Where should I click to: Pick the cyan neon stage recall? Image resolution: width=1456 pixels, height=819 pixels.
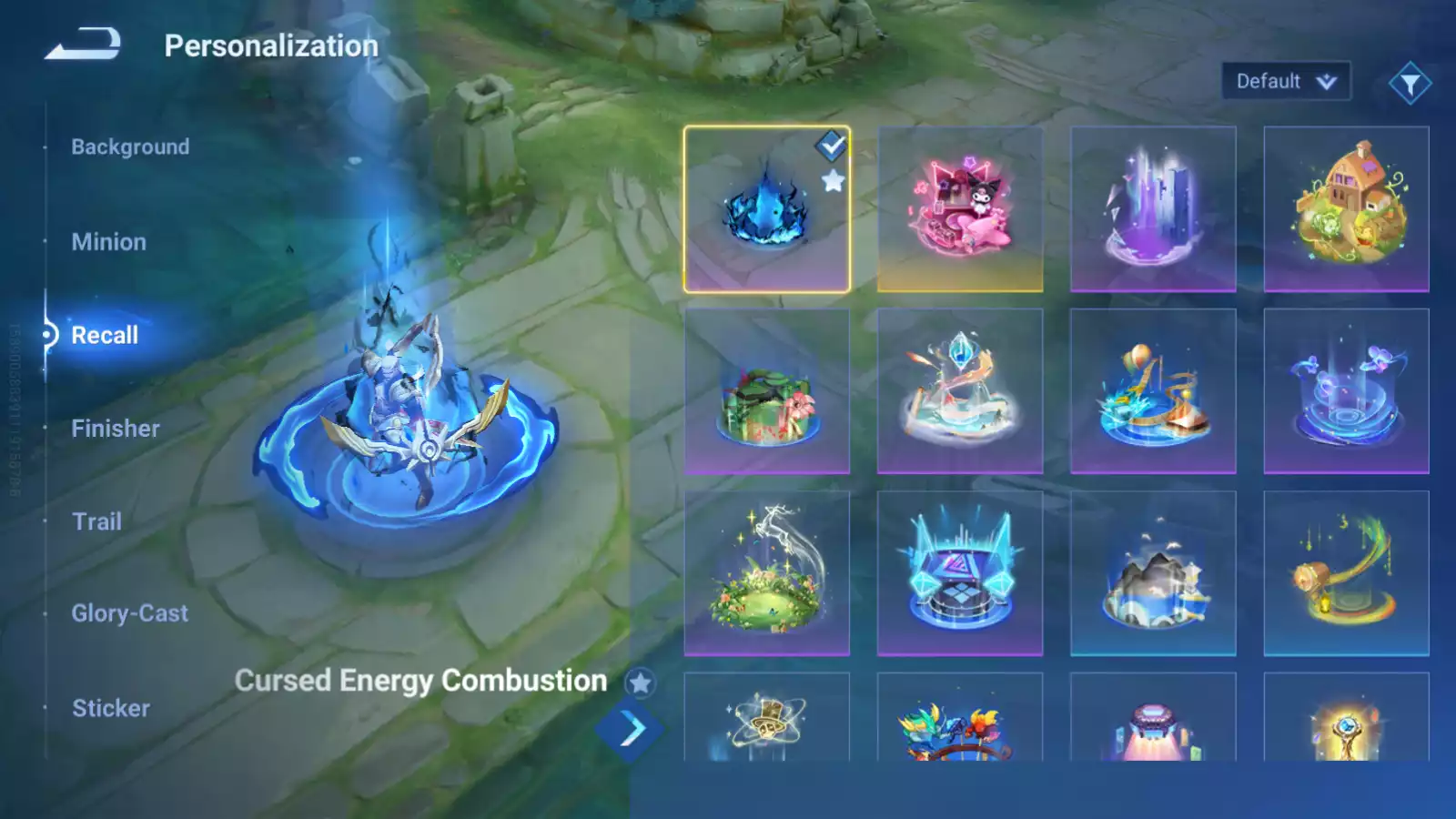(960, 573)
